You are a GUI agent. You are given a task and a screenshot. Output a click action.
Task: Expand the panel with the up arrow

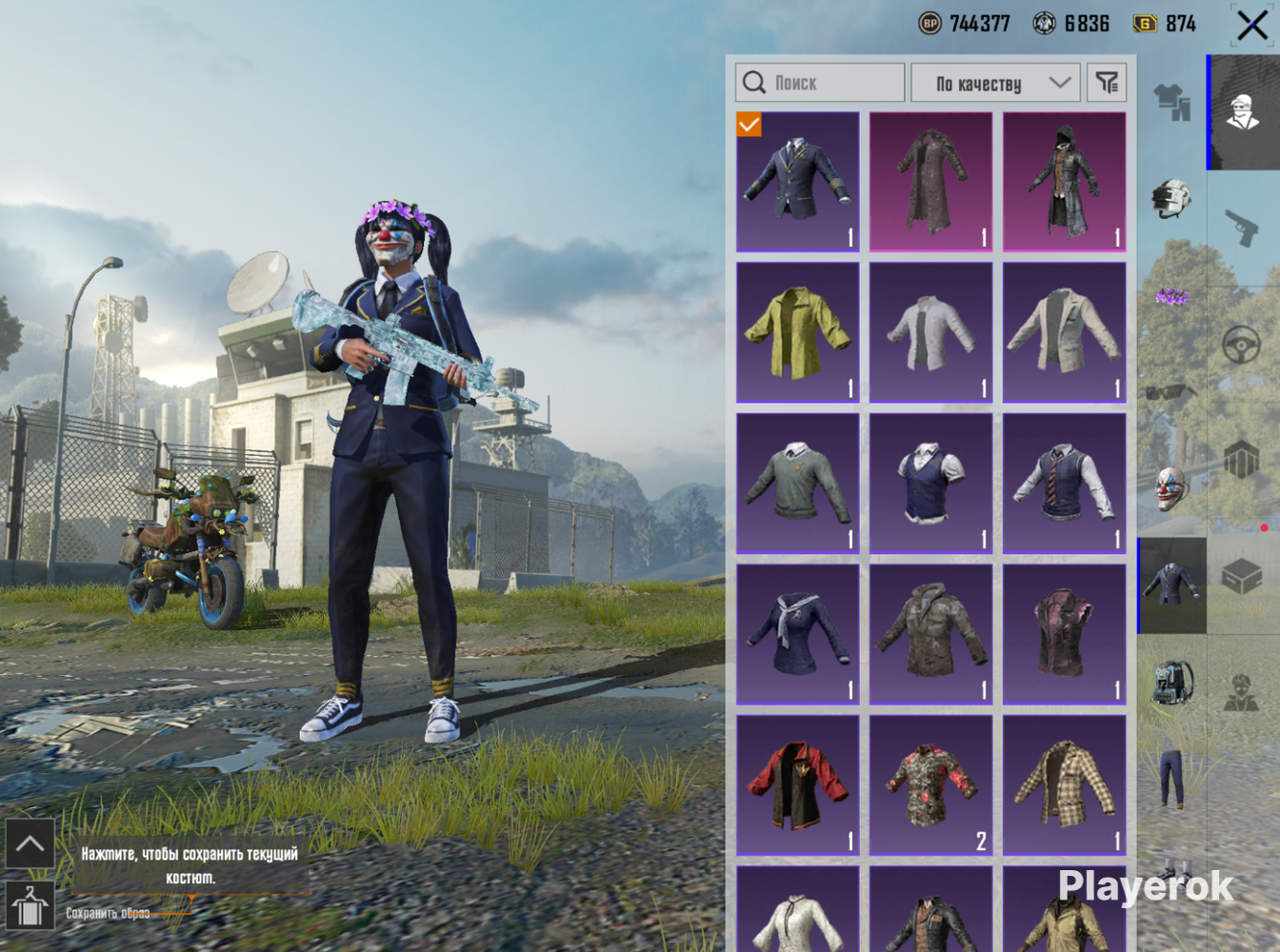[30, 843]
